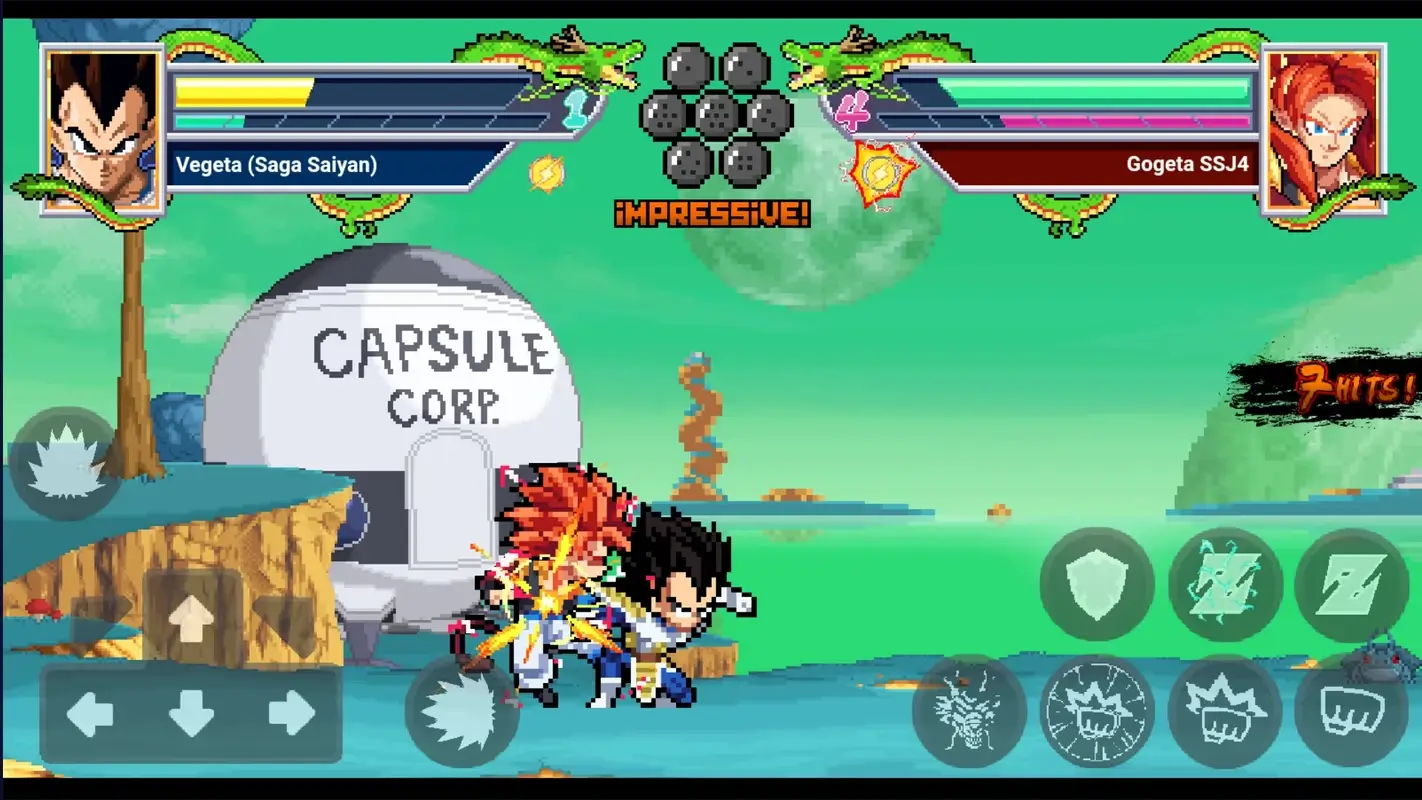Click Vegeta's yellow spark energy icon
The image size is (1422, 800).
(x=545, y=173)
